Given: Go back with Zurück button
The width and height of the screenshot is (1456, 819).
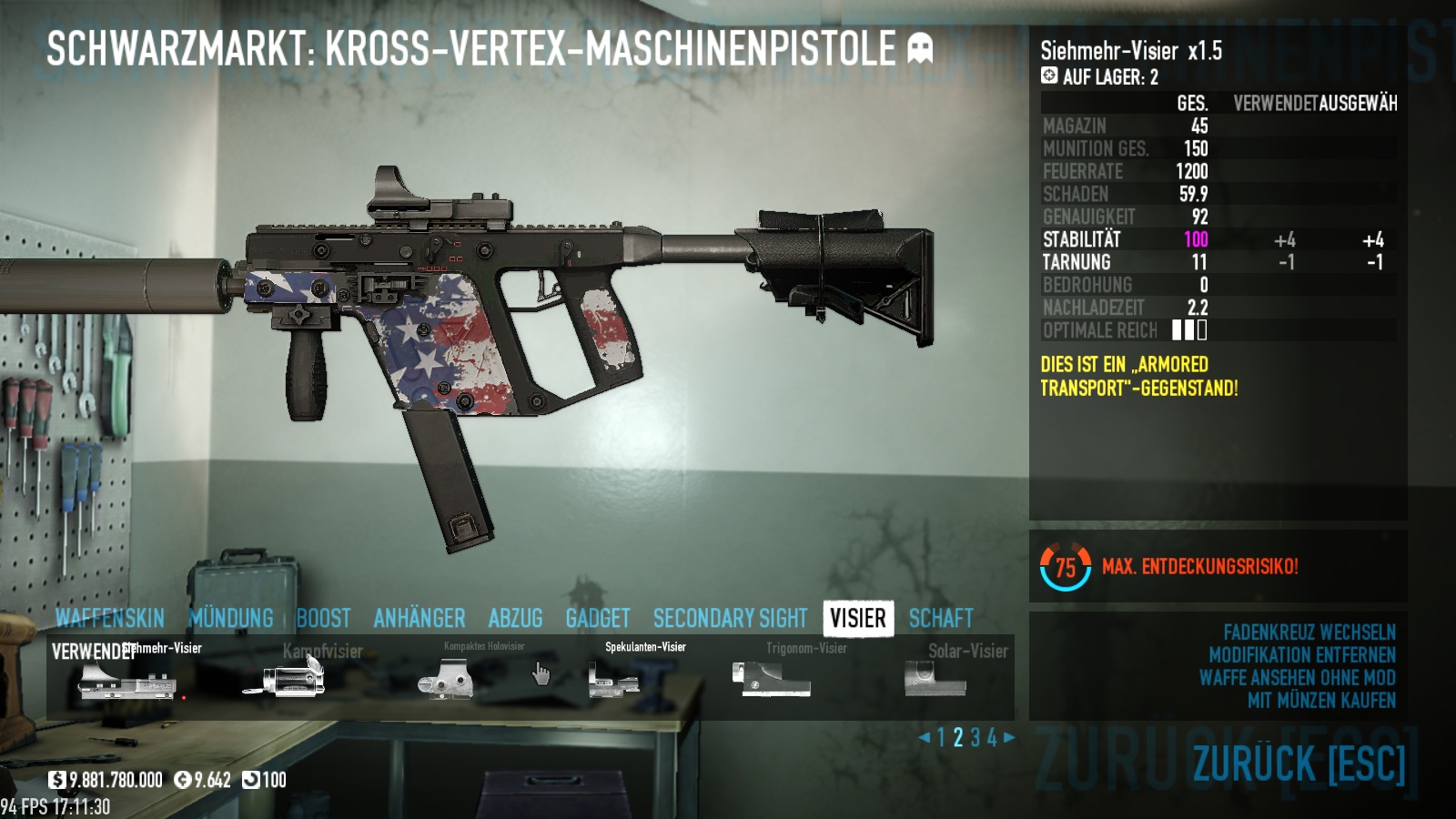Looking at the screenshot, I should tap(1299, 763).
